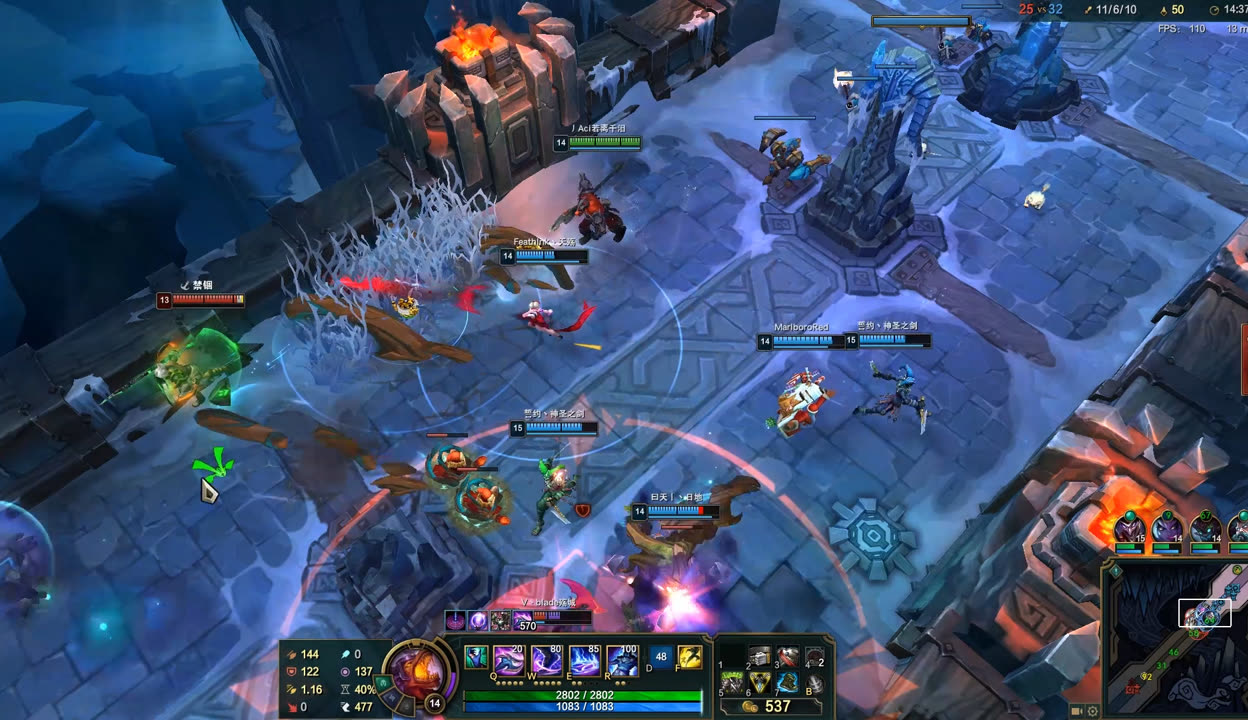Viewport: 1248px width, 720px height.
Task: Select the blue item in slot 7
Action: coord(788,683)
